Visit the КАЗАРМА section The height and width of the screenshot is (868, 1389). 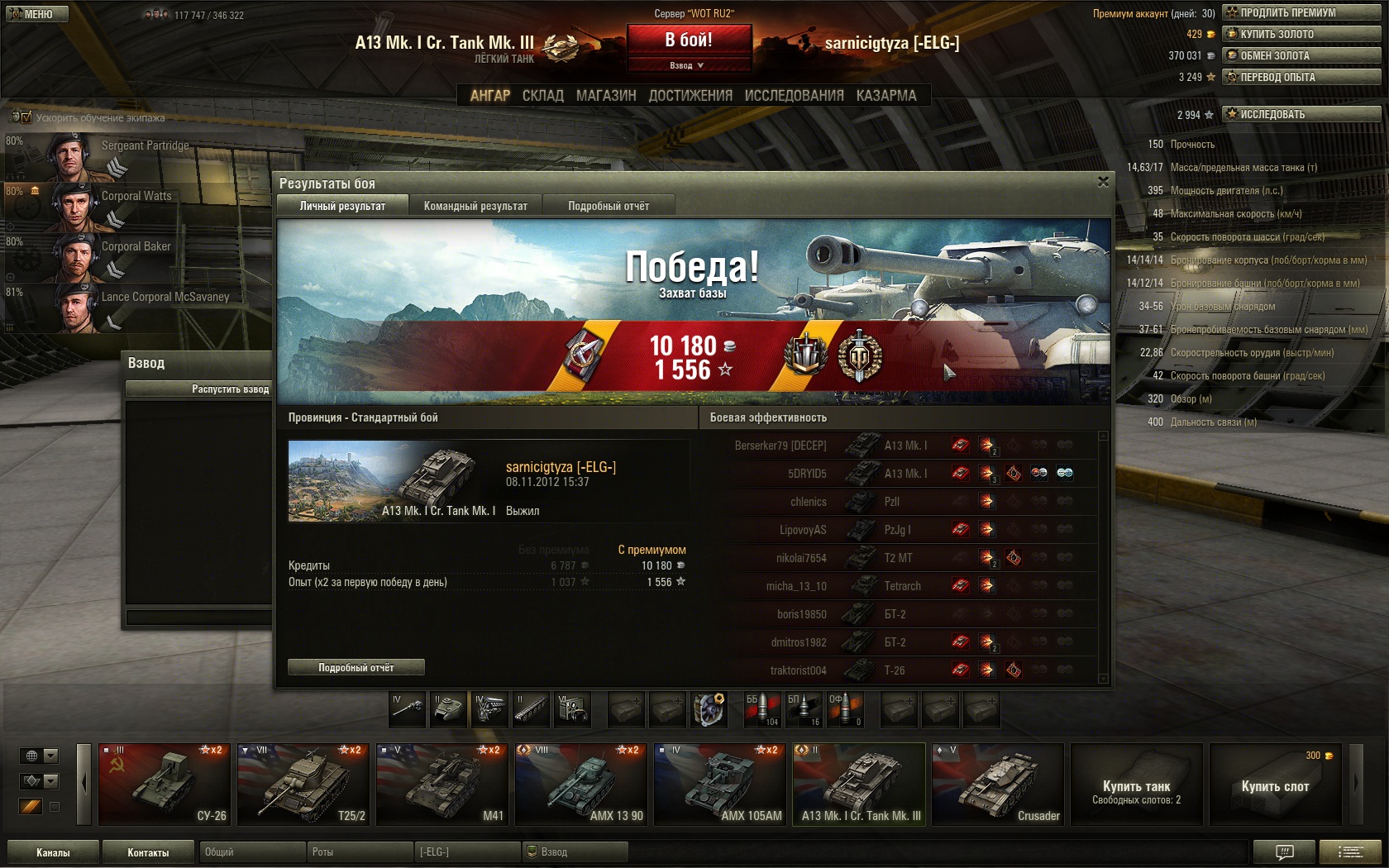click(886, 96)
